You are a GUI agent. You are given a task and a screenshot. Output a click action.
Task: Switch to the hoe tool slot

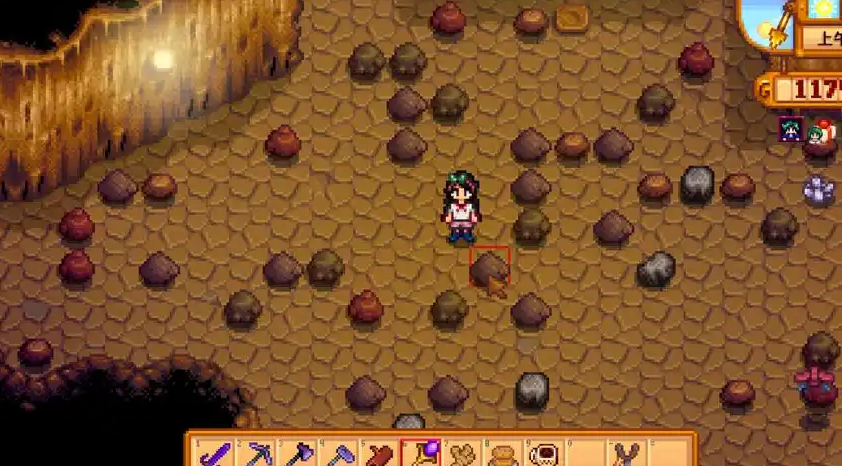[x=339, y=455]
